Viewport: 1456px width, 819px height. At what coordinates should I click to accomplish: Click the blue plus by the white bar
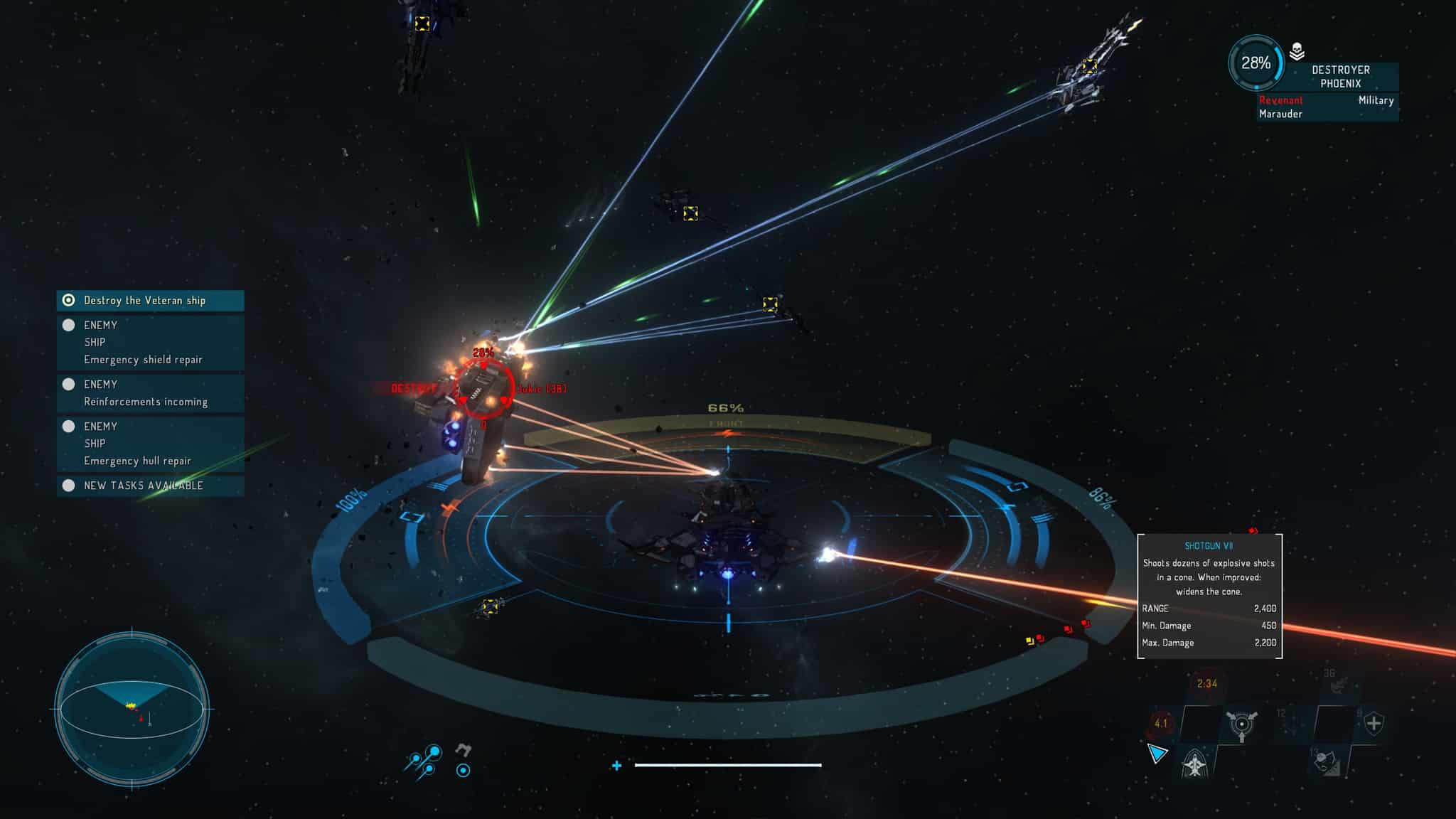pos(616,766)
